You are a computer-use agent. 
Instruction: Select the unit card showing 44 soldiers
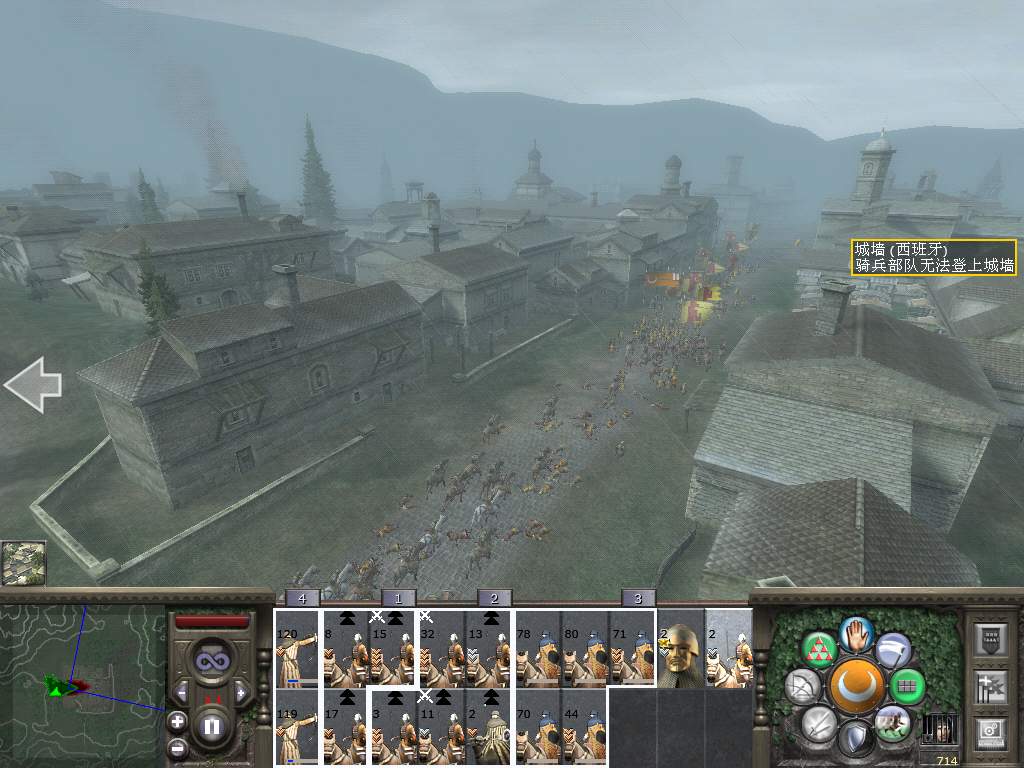click(x=585, y=727)
